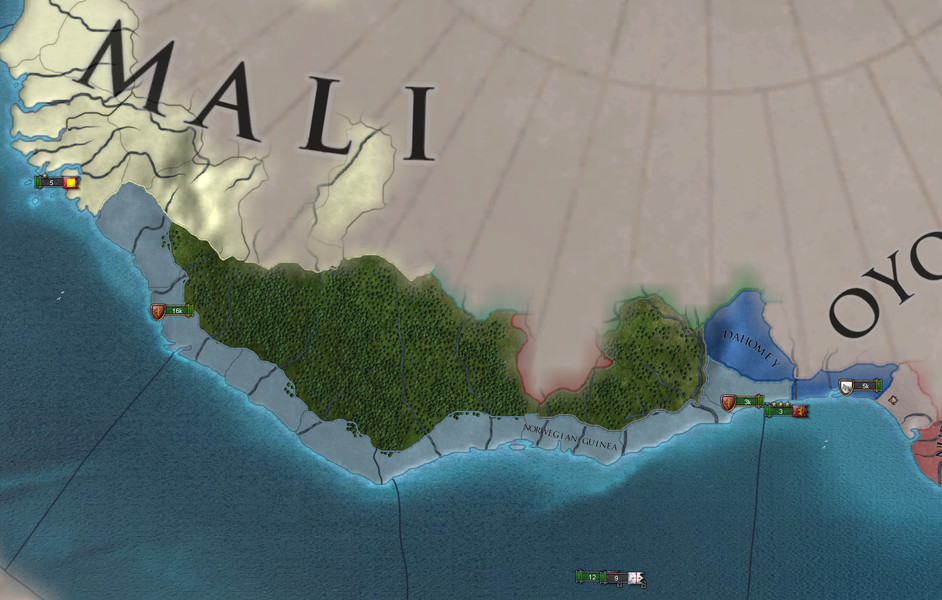Select the 16k army unit banner
The image size is (942, 600).
pos(172,311)
